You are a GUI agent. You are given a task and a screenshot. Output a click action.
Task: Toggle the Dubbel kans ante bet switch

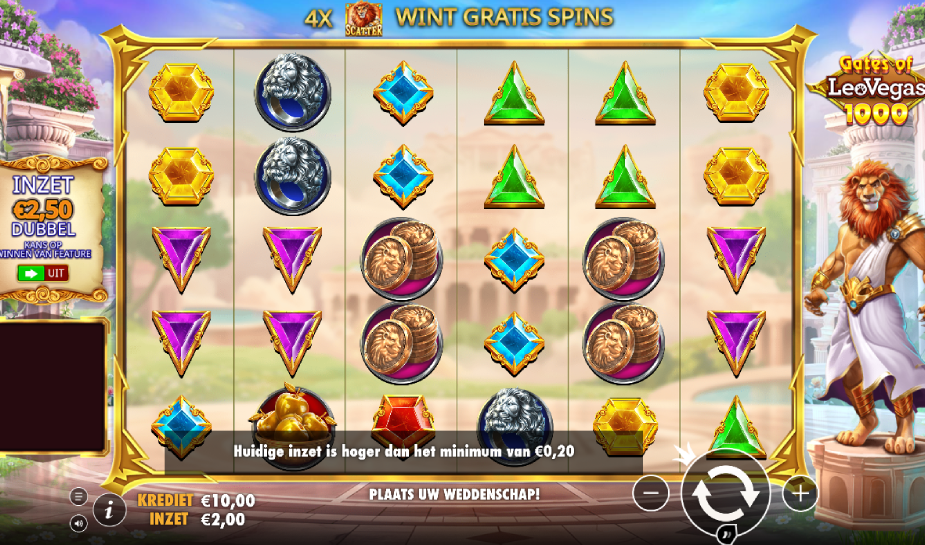click(42, 272)
